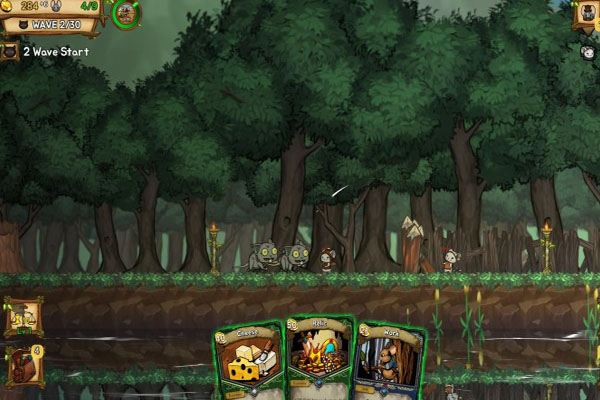Viewport: 600px width, 400px height.
Task: Select the Cheese card in hand
Action: (x=248, y=360)
